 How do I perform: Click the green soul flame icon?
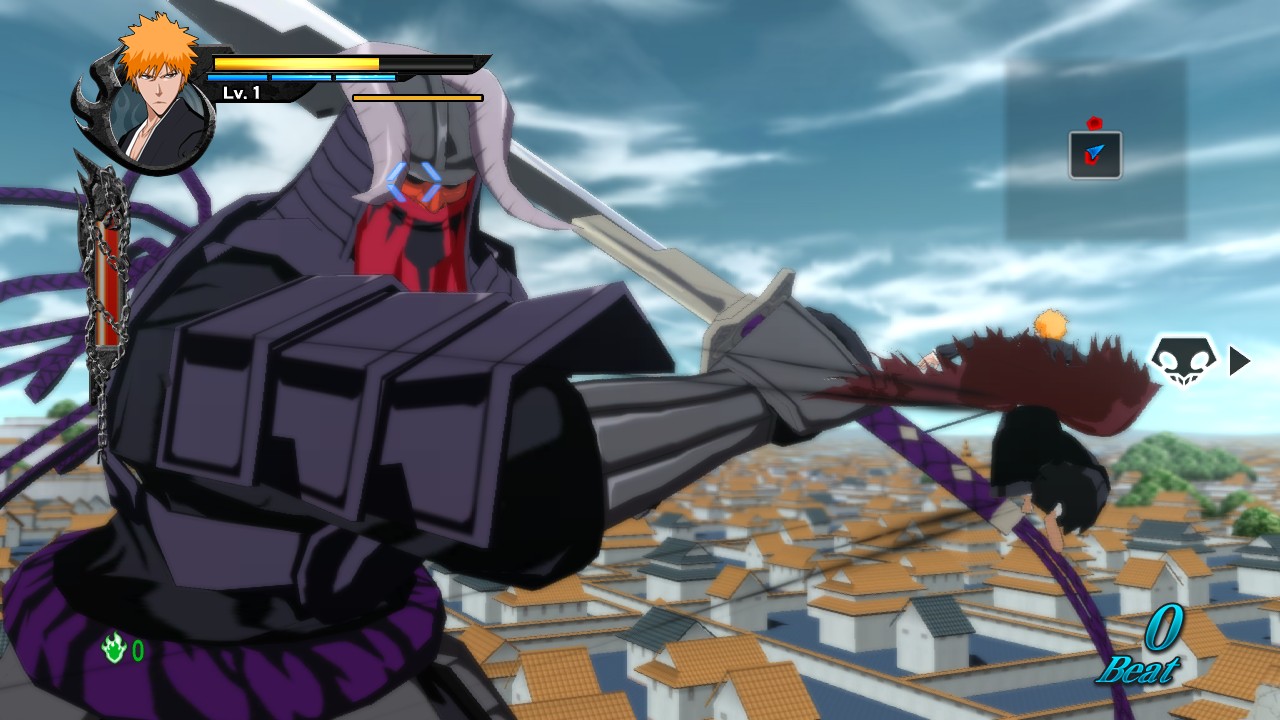(114, 650)
